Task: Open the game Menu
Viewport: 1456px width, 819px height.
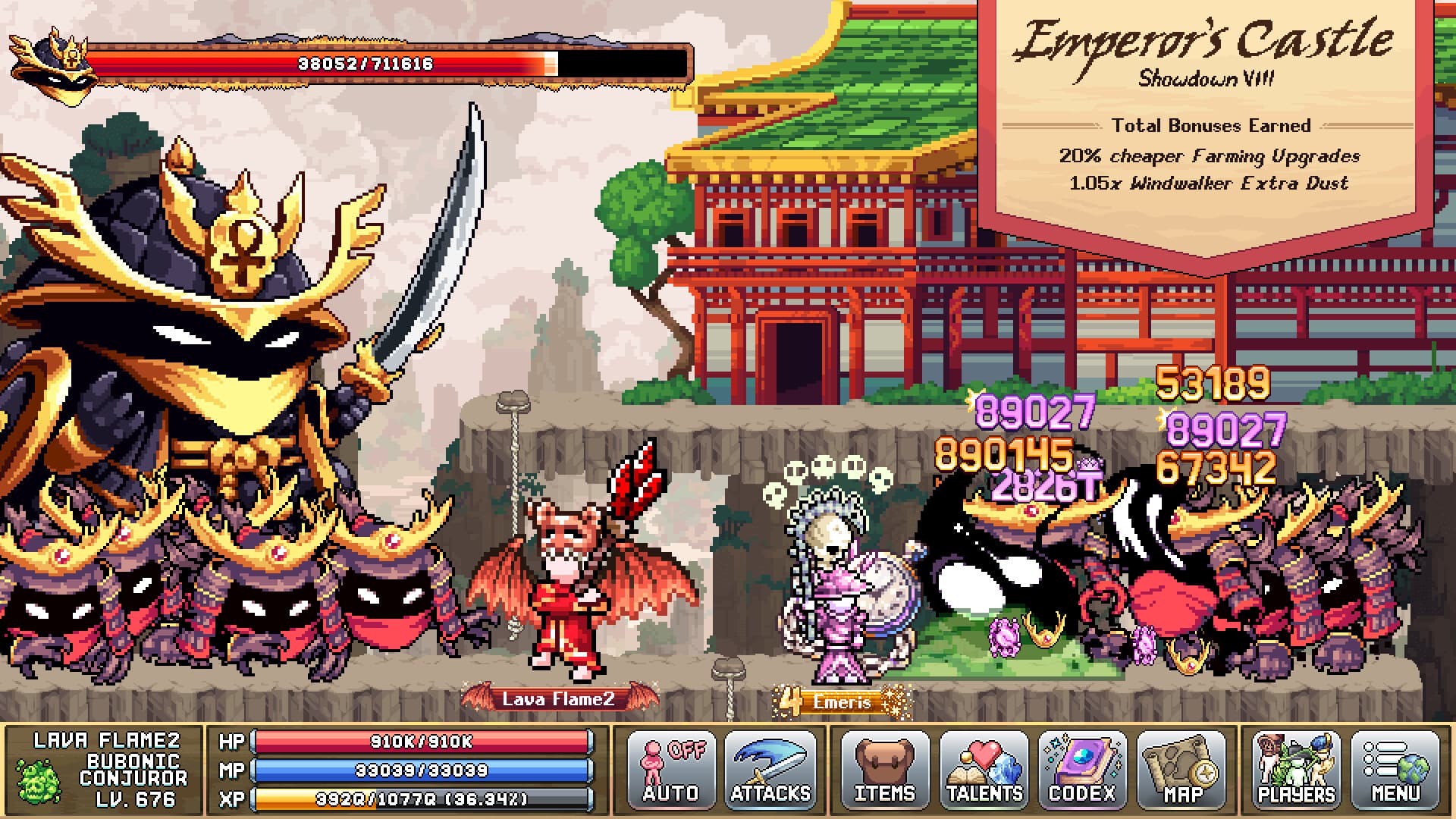Action: 1395,770
